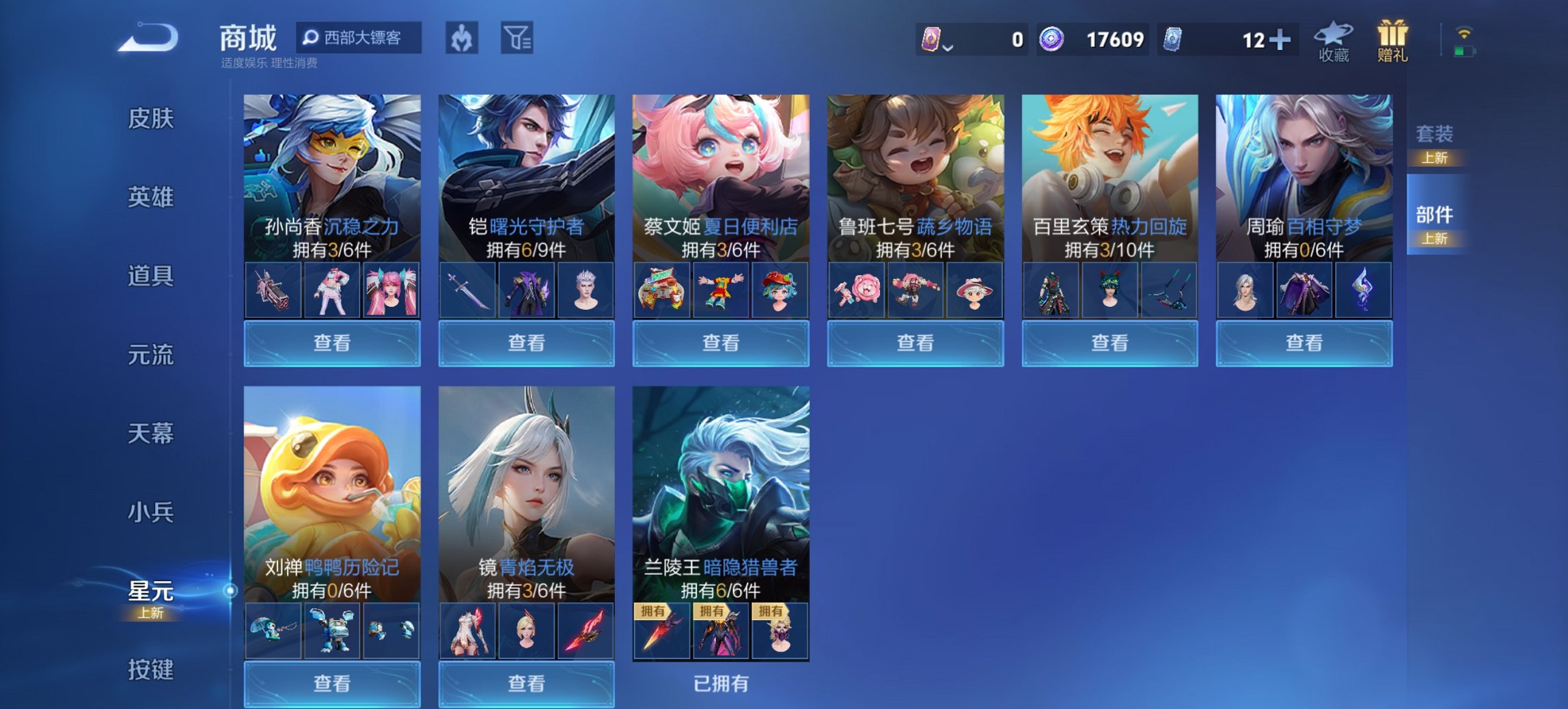Screen dimensions: 1568x709
Task: Select the 道具 sidebar tab
Action: 152,277
